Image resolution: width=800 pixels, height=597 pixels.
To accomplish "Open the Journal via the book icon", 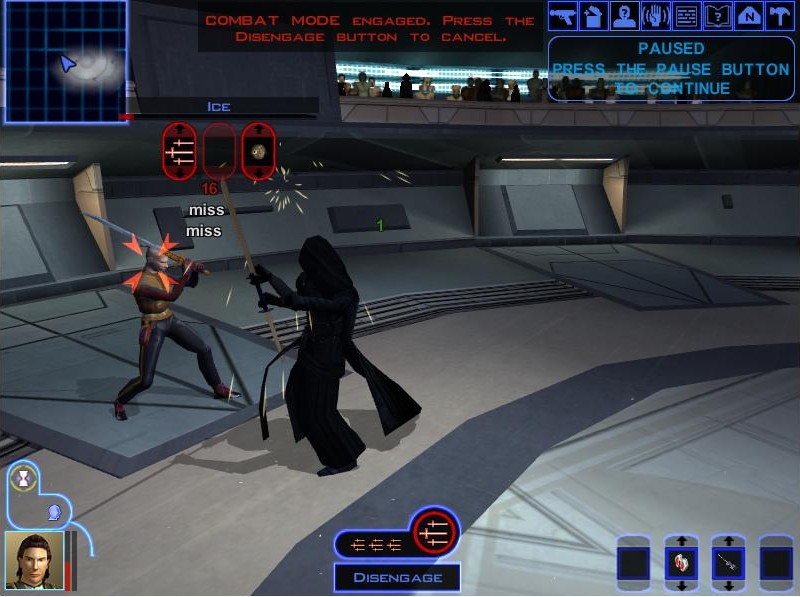I will (718, 16).
